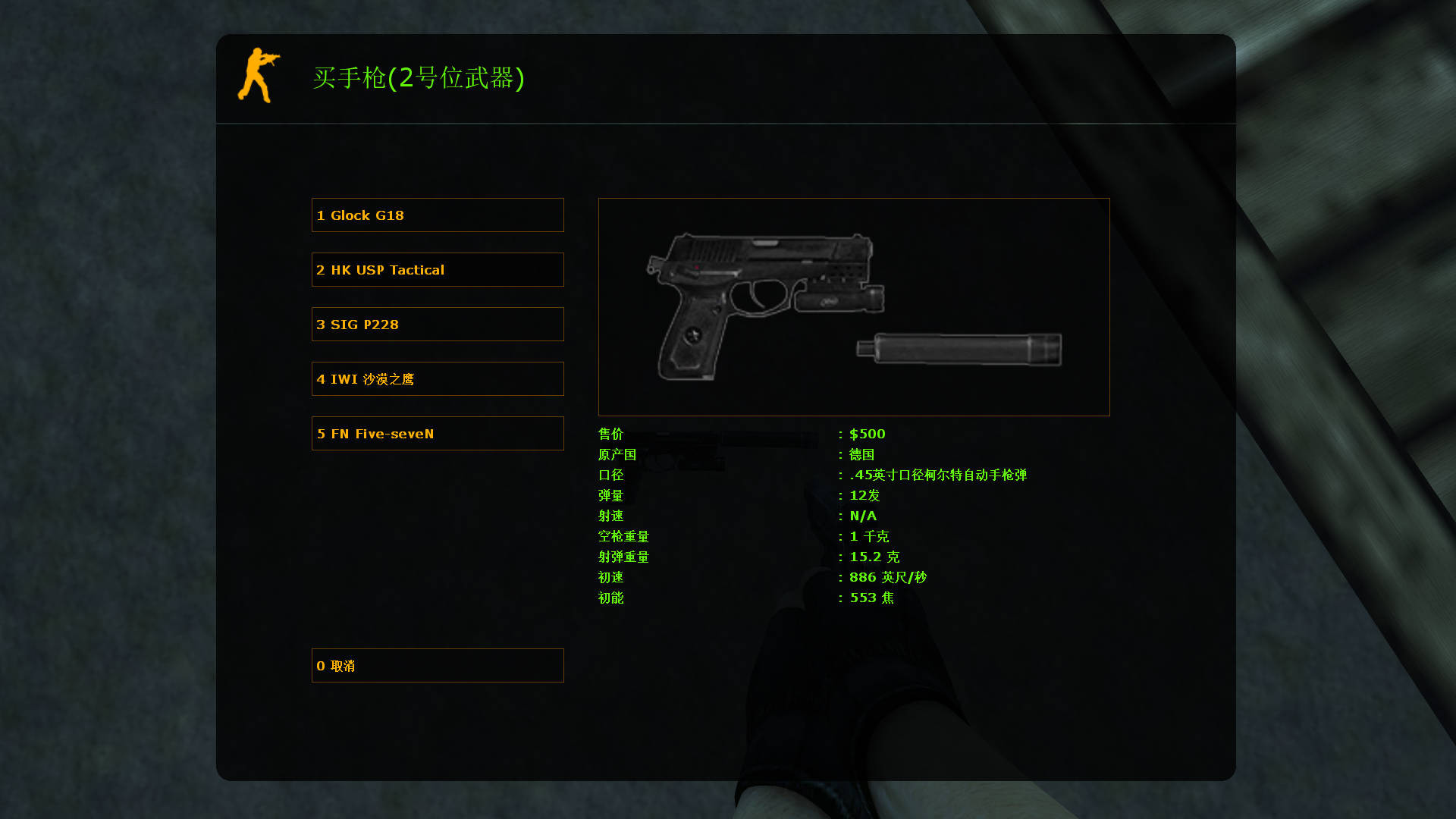The width and height of the screenshot is (1456, 819).
Task: Click the 弹量 12发 ammo stat
Action: point(864,495)
